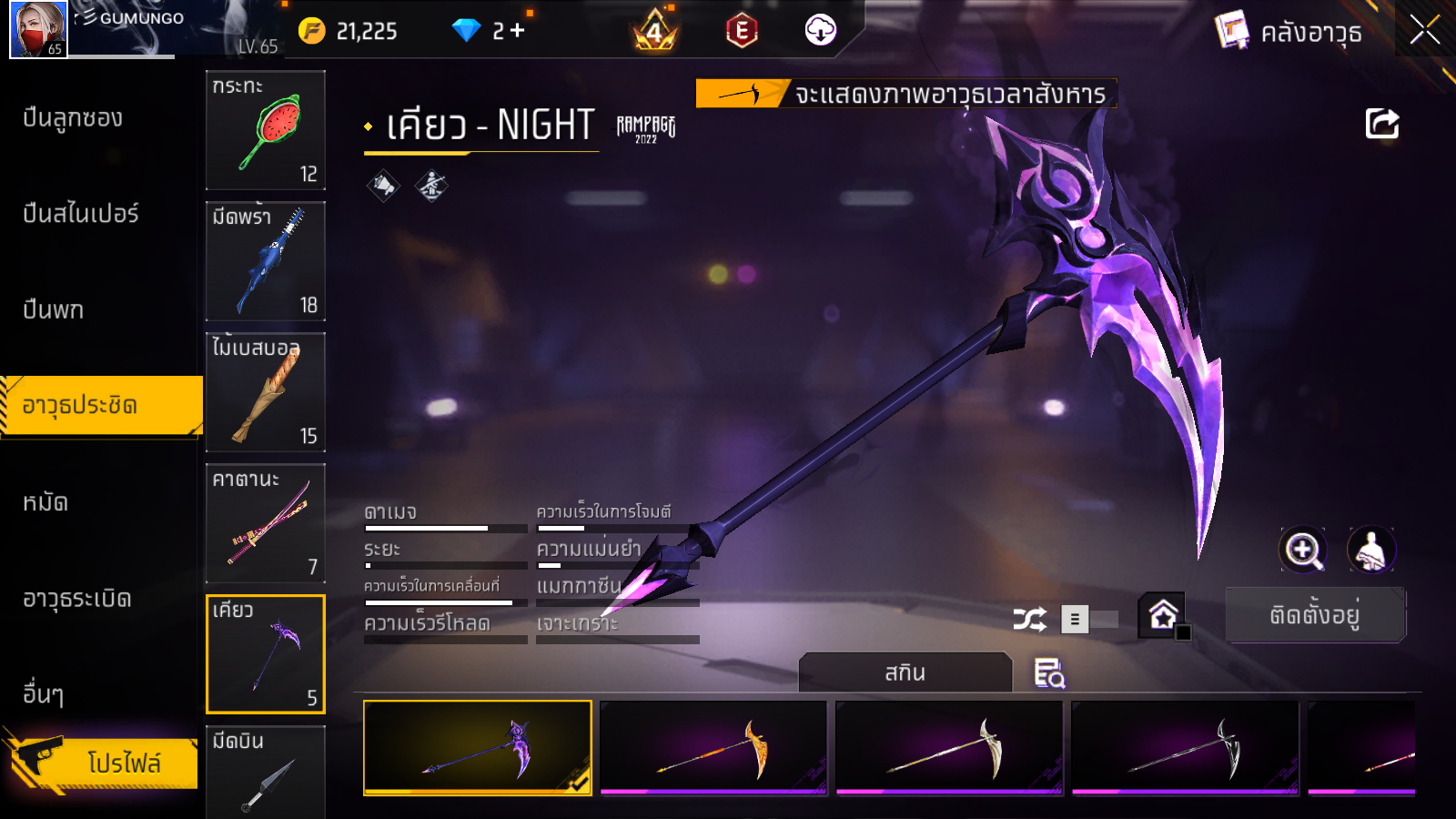
Task: Select the katana (คาตานะ) weapon tile
Action: coord(266,523)
